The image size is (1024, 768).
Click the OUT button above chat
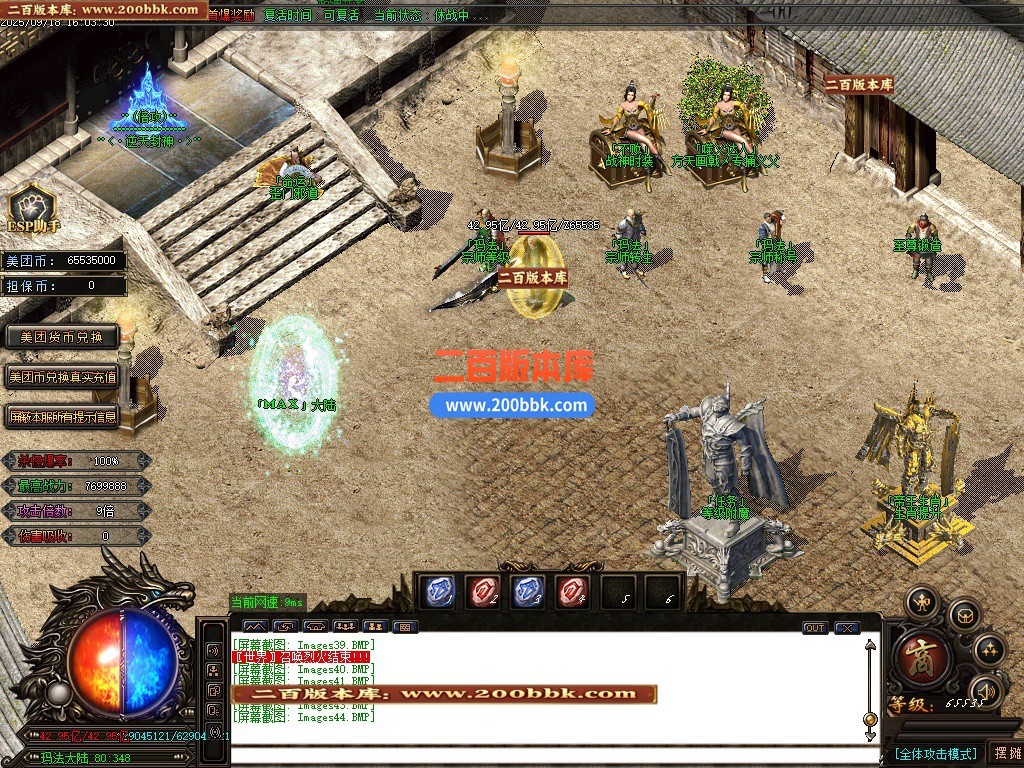tap(815, 628)
